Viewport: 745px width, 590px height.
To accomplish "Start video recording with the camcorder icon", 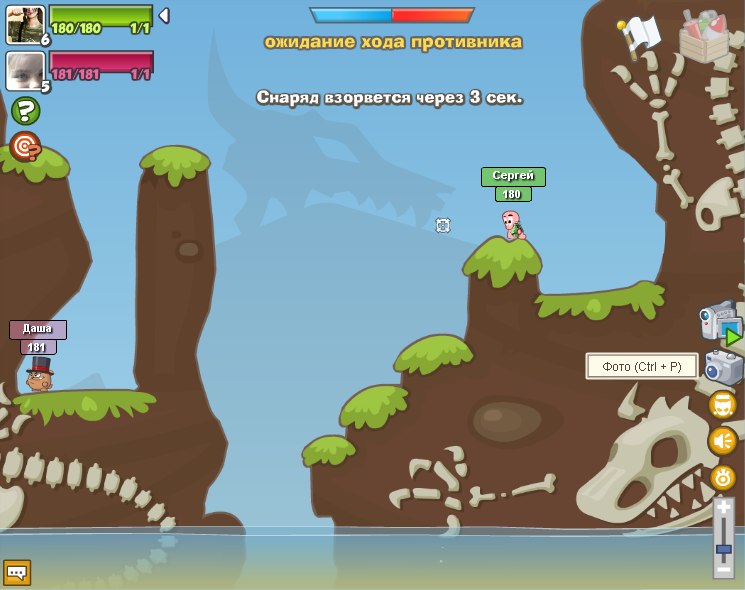I will 719,324.
